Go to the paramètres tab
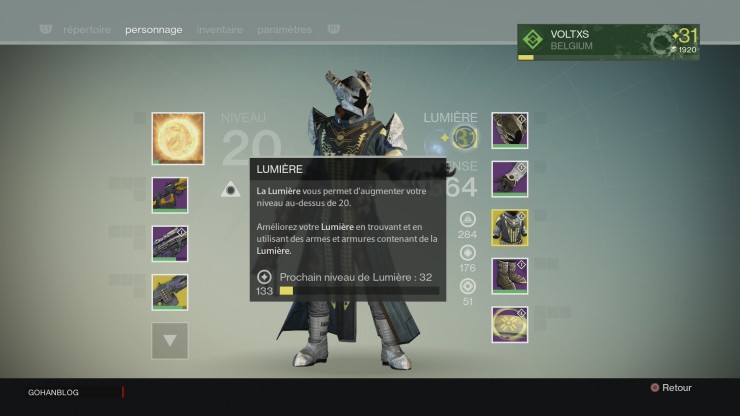The width and height of the screenshot is (740, 416). coord(284,30)
